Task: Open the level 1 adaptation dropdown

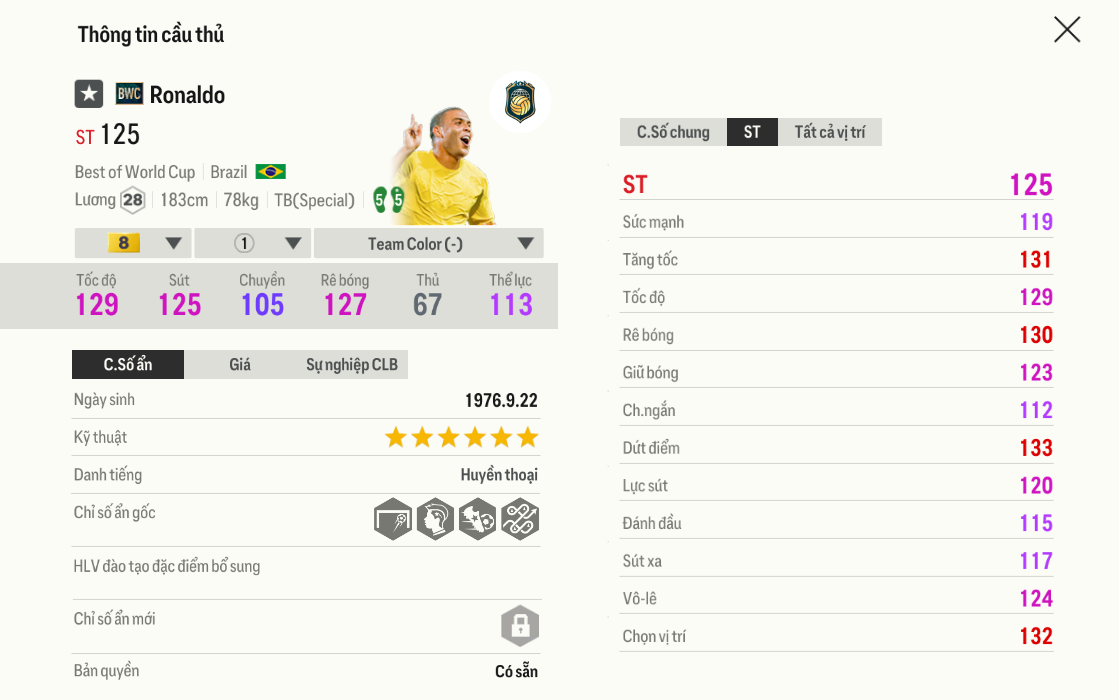Action: [x=253, y=243]
